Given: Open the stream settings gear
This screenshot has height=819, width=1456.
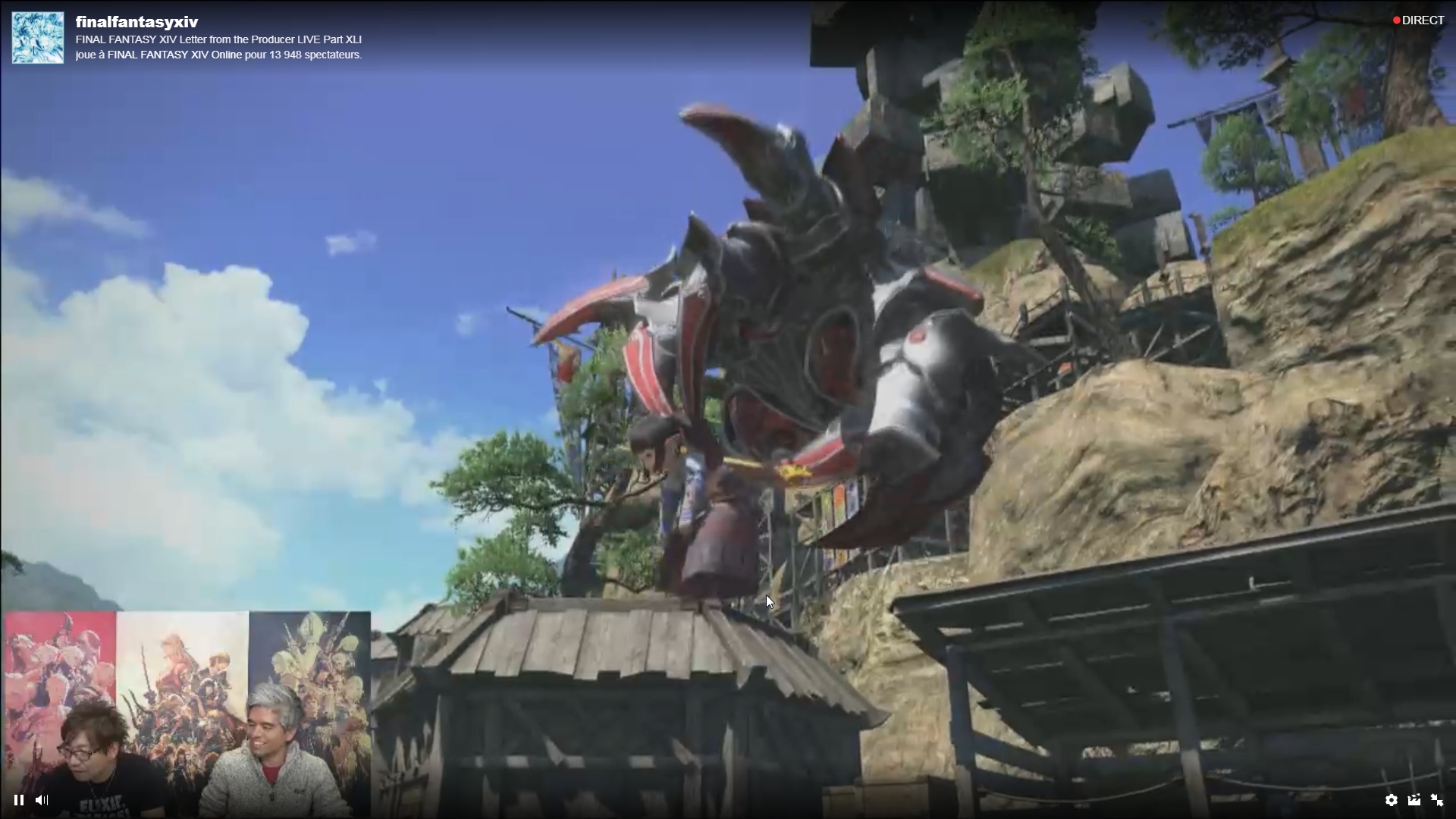Looking at the screenshot, I should point(1391,800).
